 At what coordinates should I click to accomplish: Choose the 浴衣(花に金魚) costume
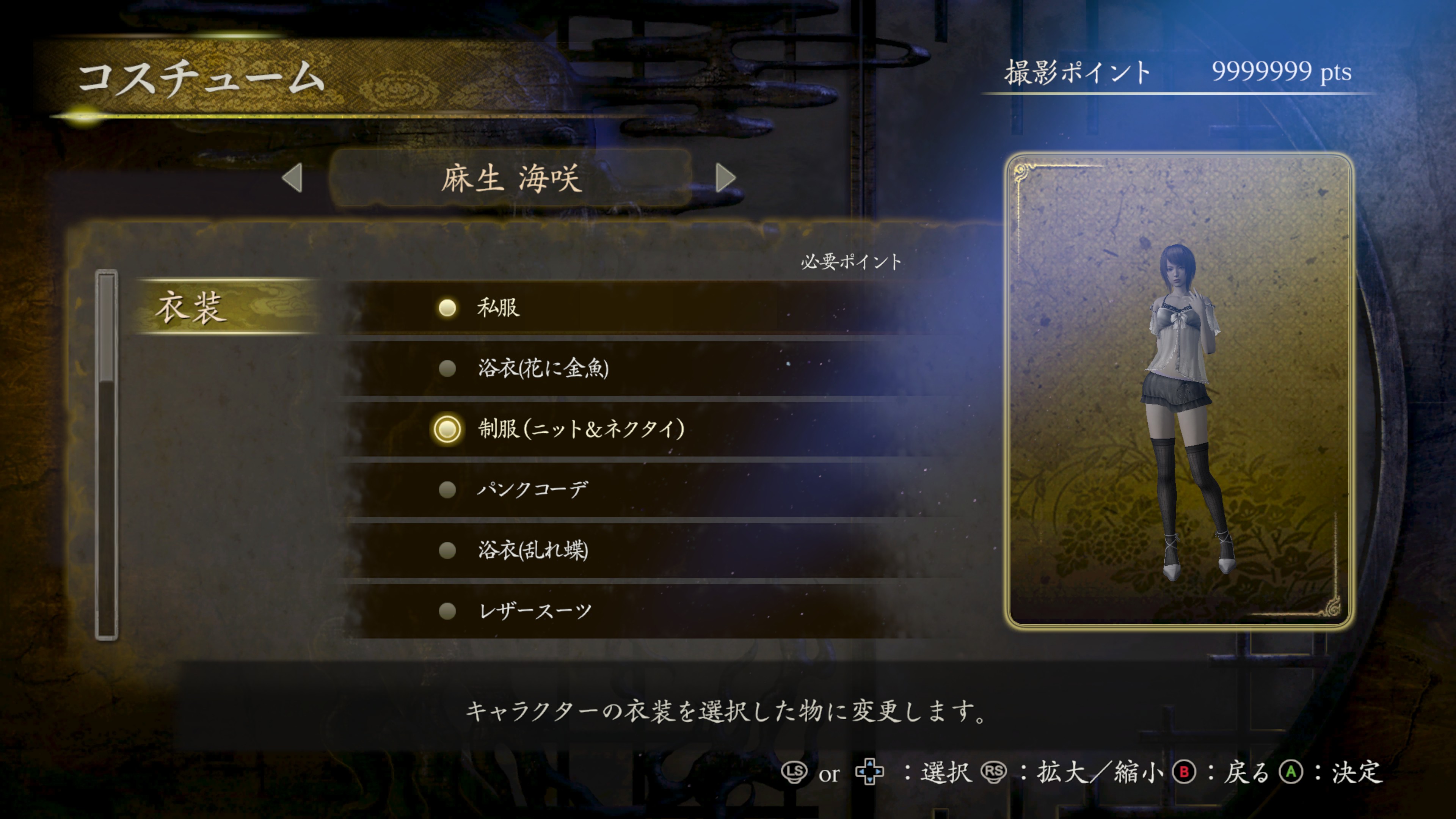click(x=543, y=369)
